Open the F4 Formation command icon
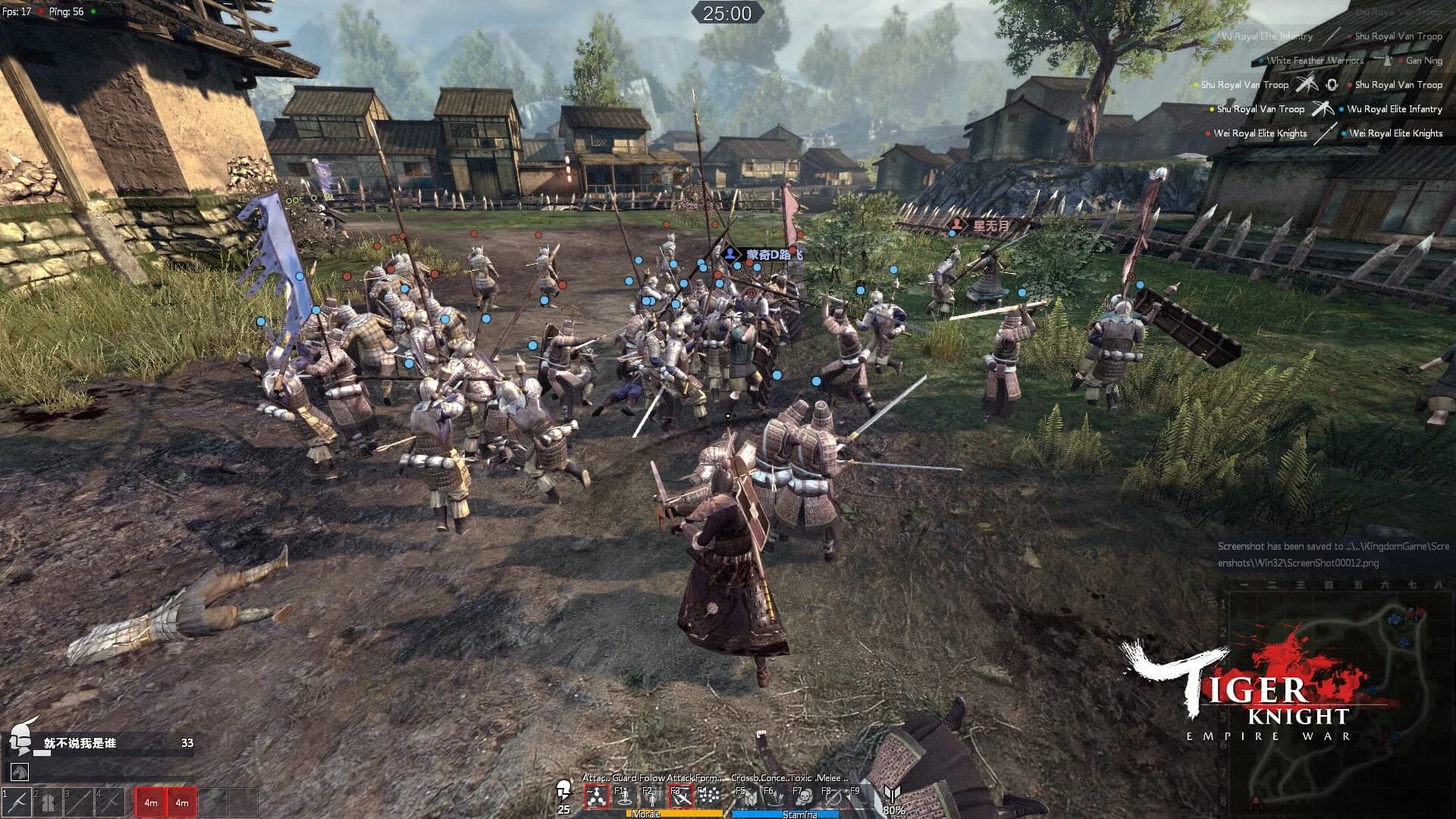The width and height of the screenshot is (1456, 819). click(711, 797)
